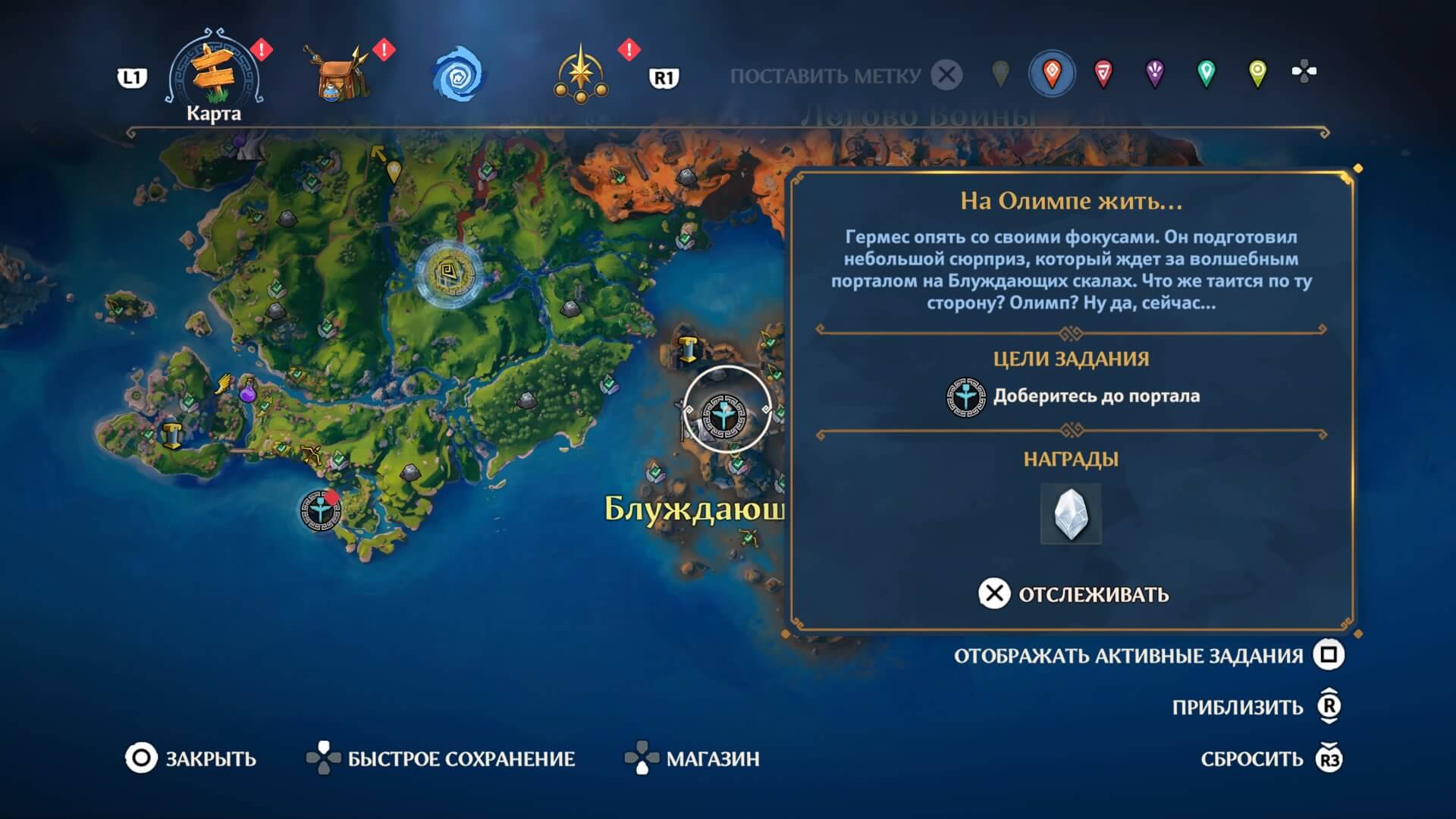Select the circled quest marker on Блуждающие скалы

tap(726, 413)
